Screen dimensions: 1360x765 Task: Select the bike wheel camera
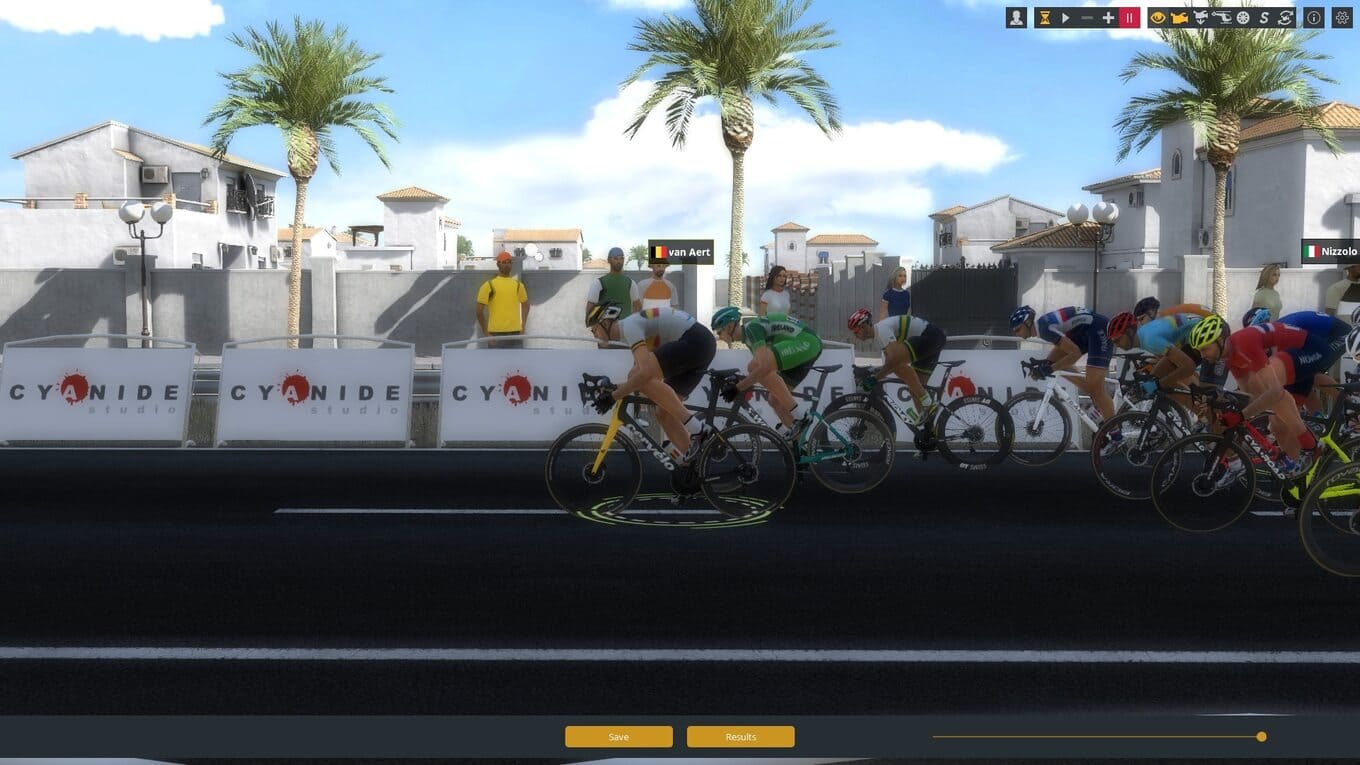coord(1243,17)
